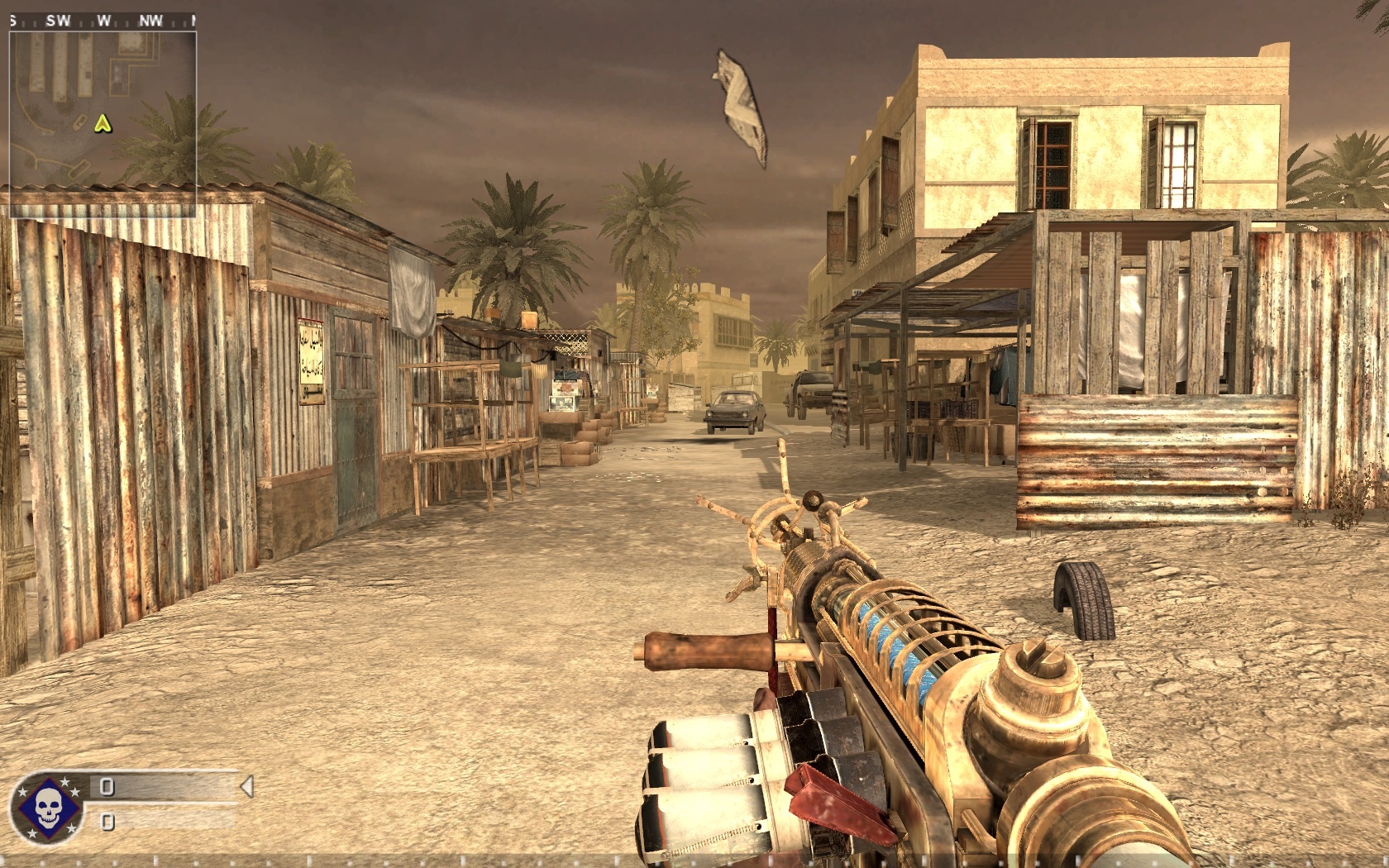Select the skull faction emblem icon
The height and width of the screenshot is (868, 1389).
(x=47, y=808)
